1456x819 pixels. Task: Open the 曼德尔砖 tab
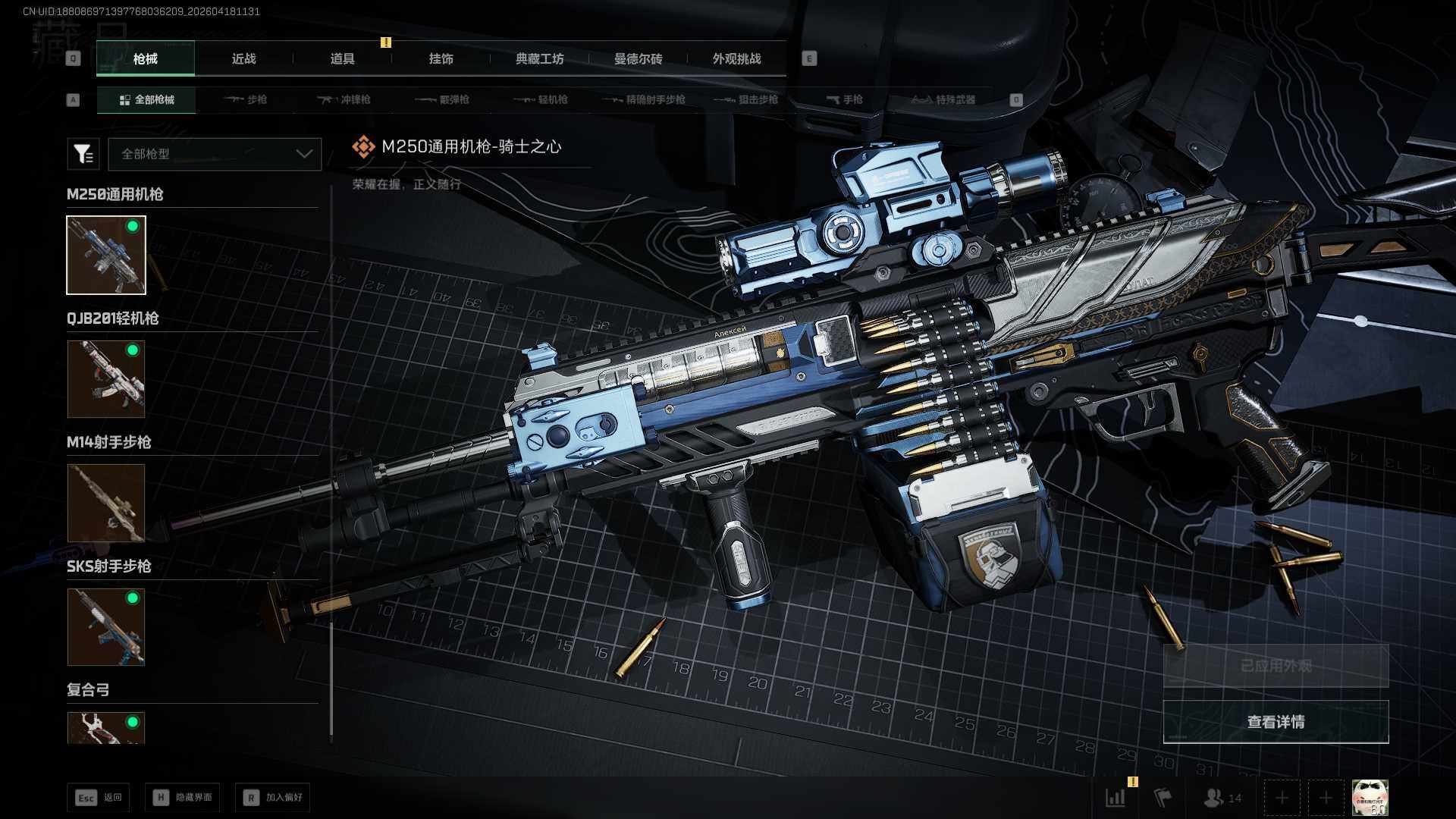(638, 59)
